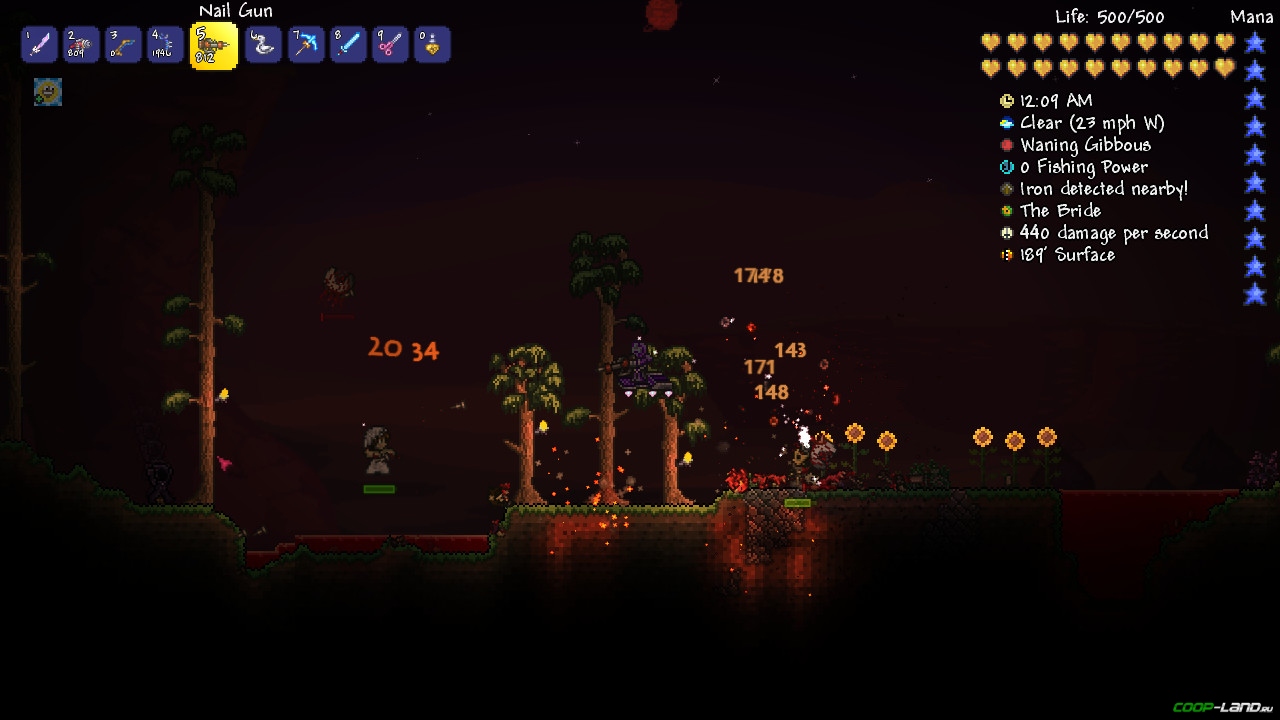Select the red gun with 809 ammo
The image size is (1280, 720).
coord(81,45)
